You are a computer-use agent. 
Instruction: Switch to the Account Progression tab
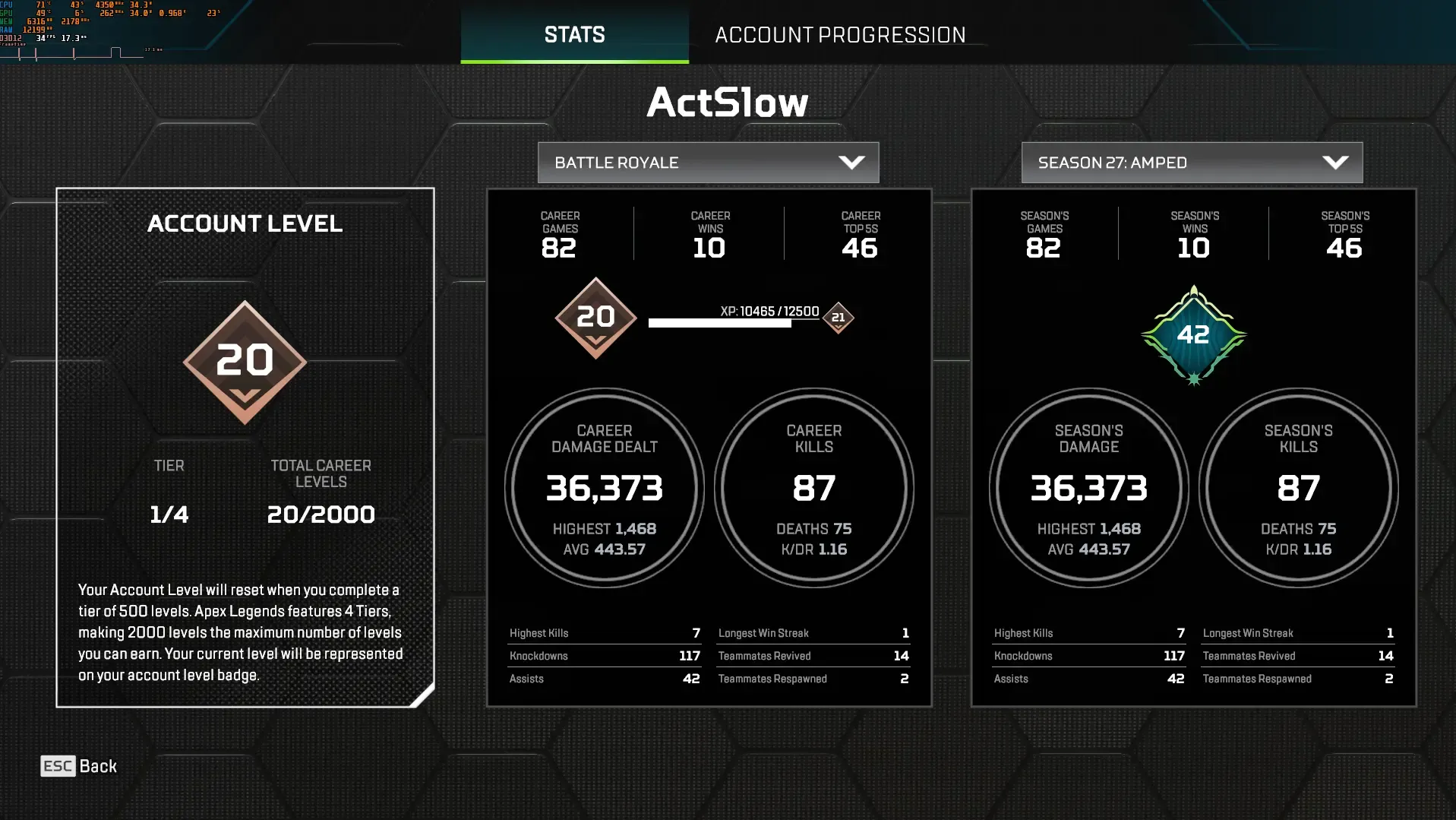pyautogui.click(x=840, y=34)
